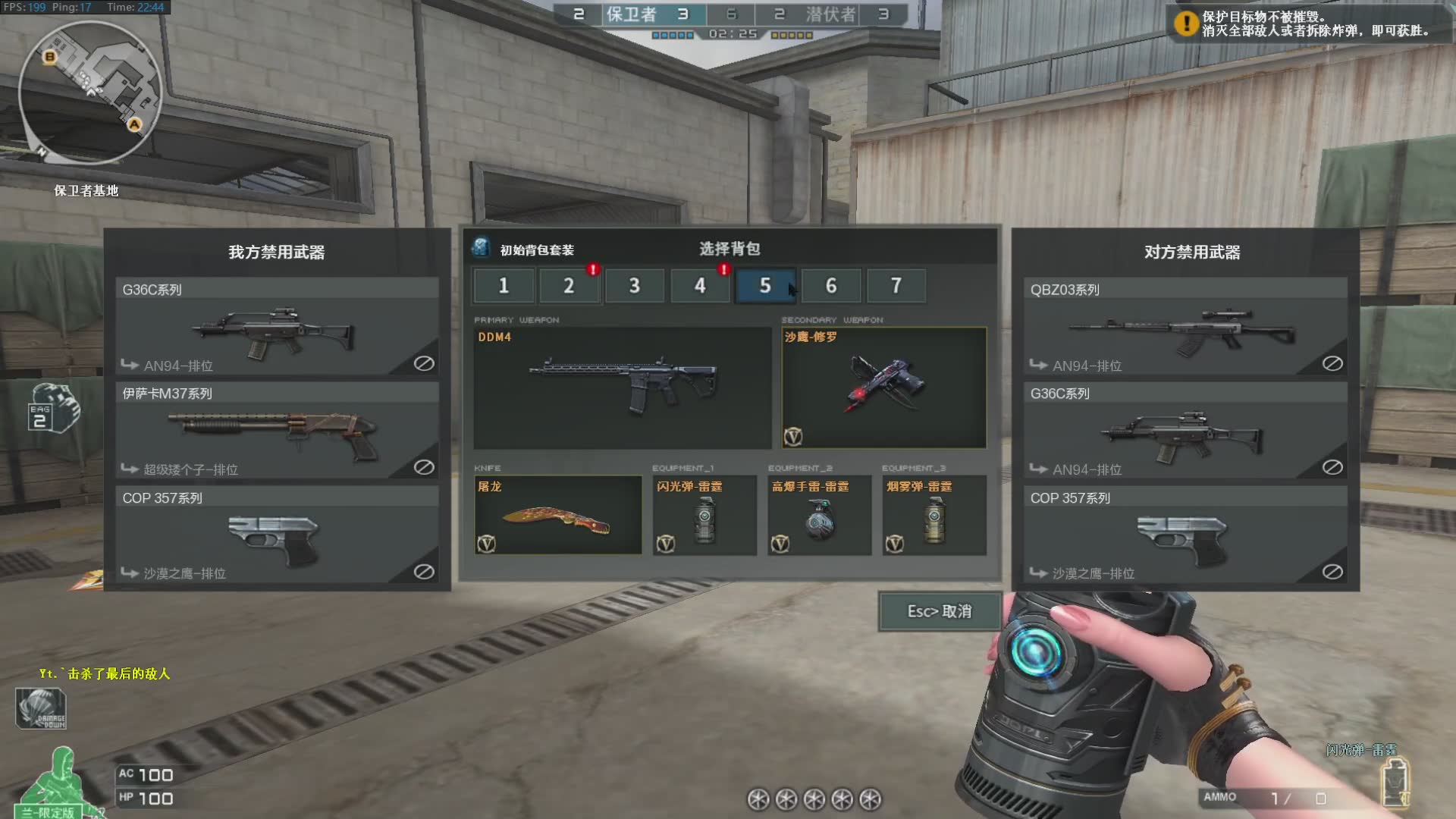The width and height of the screenshot is (1456, 819).
Task: Switch to backpack 6
Action: (831, 286)
